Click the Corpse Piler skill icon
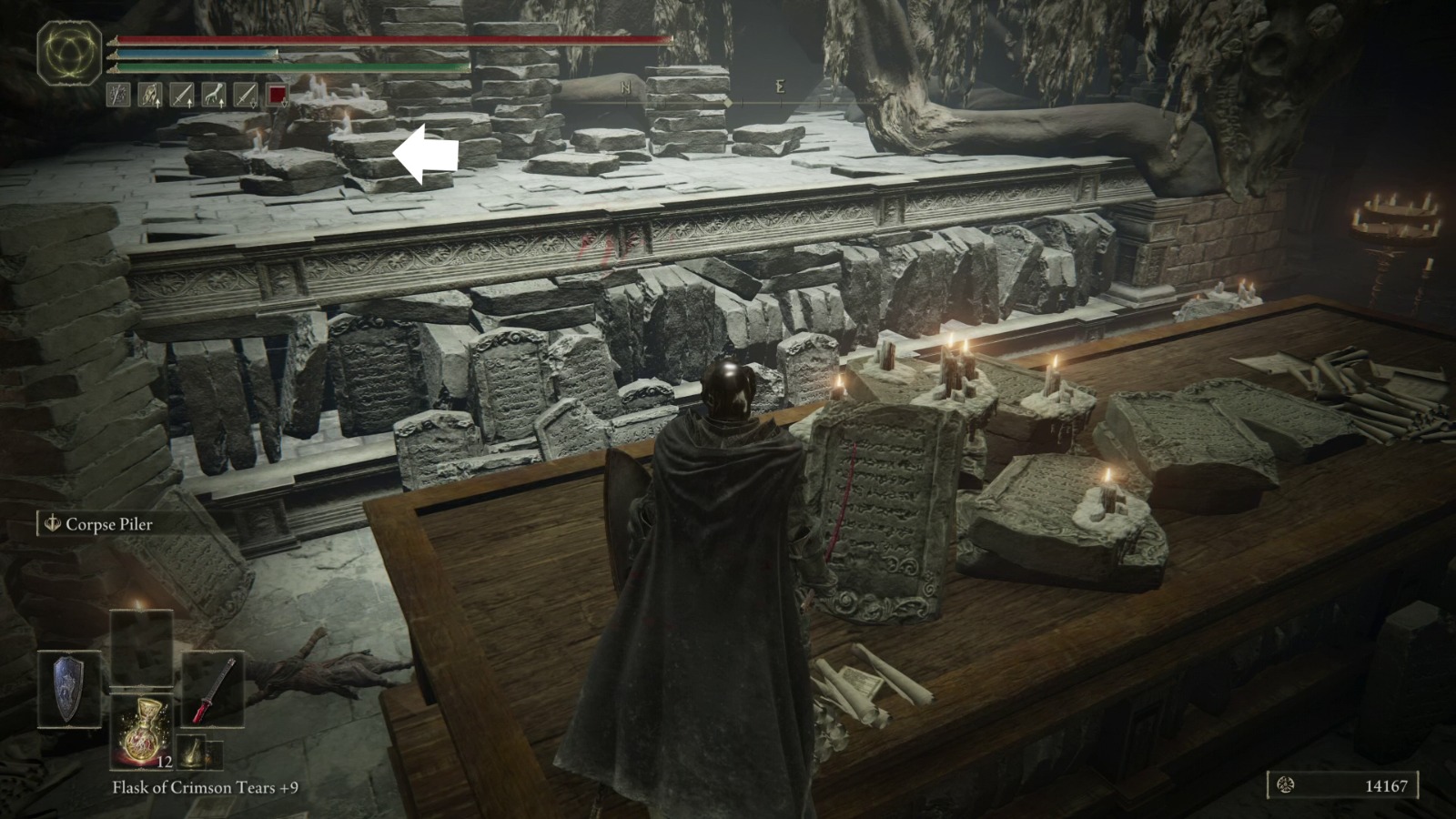This screenshot has width=1456, height=819. [52, 524]
